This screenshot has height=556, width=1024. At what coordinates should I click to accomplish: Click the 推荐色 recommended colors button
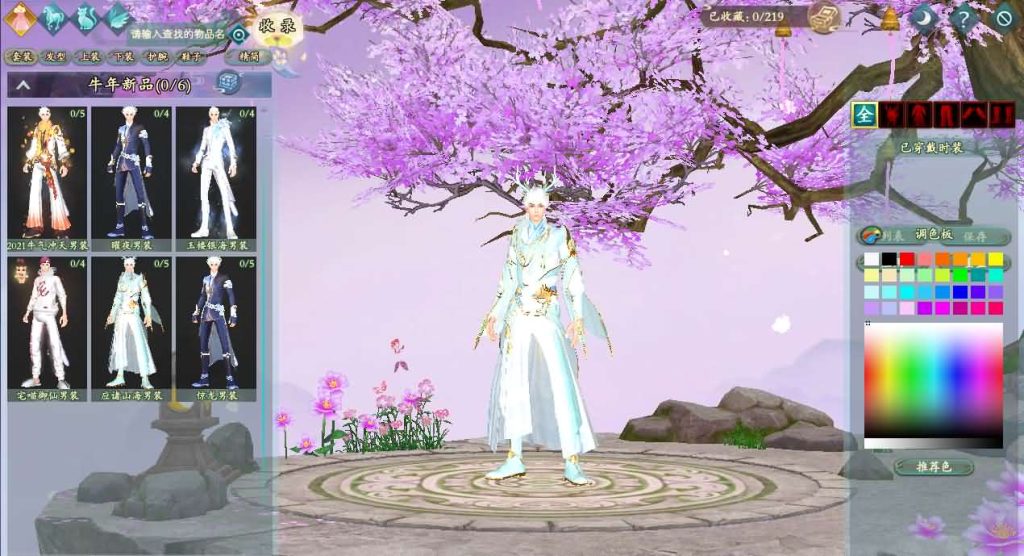932,466
